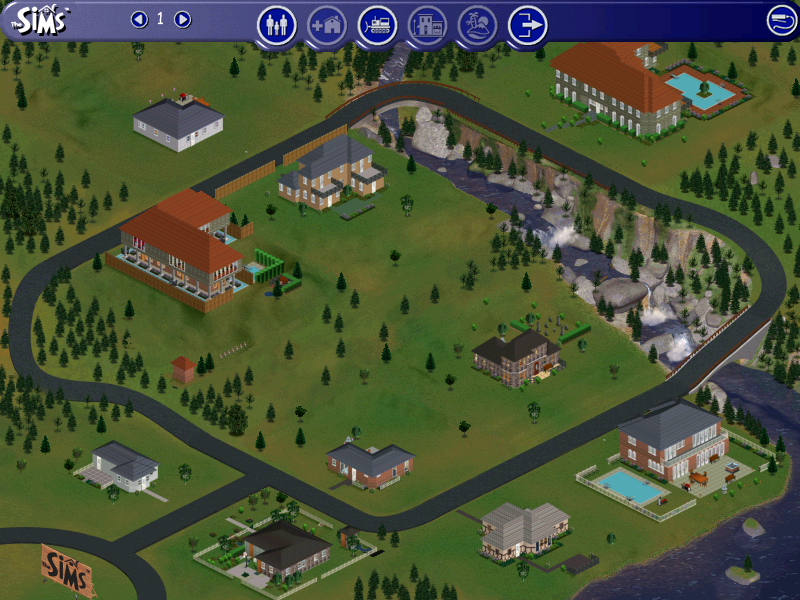The width and height of the screenshot is (800, 600).
Task: Go to the next neighborhood with right arrow
Action: coord(182,19)
